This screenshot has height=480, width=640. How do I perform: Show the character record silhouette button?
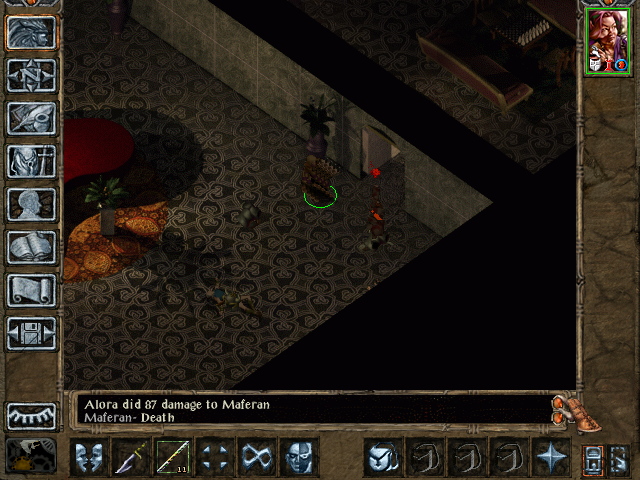[x=31, y=204]
